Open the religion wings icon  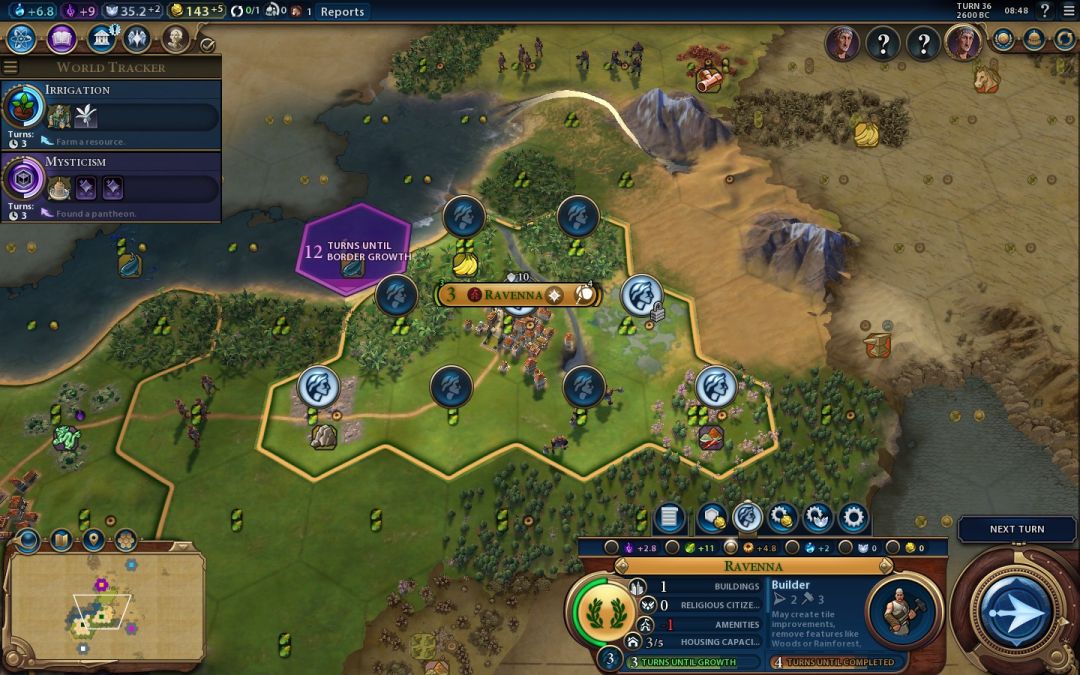pos(137,39)
